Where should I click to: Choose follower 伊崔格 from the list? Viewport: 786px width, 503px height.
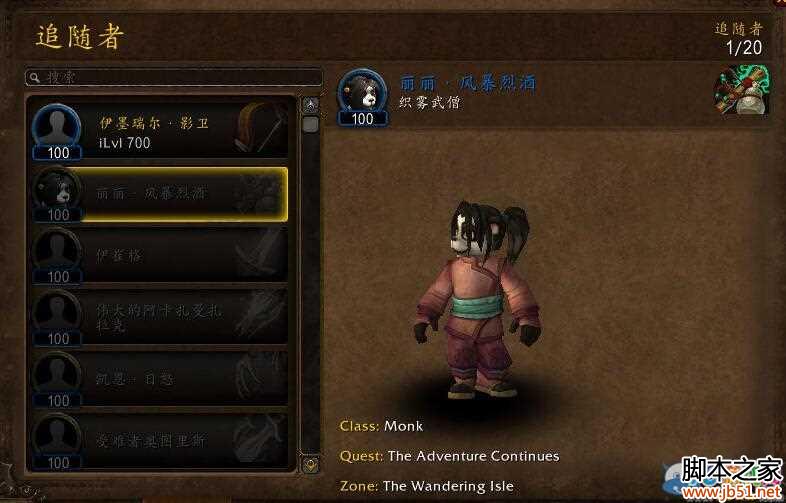point(160,255)
